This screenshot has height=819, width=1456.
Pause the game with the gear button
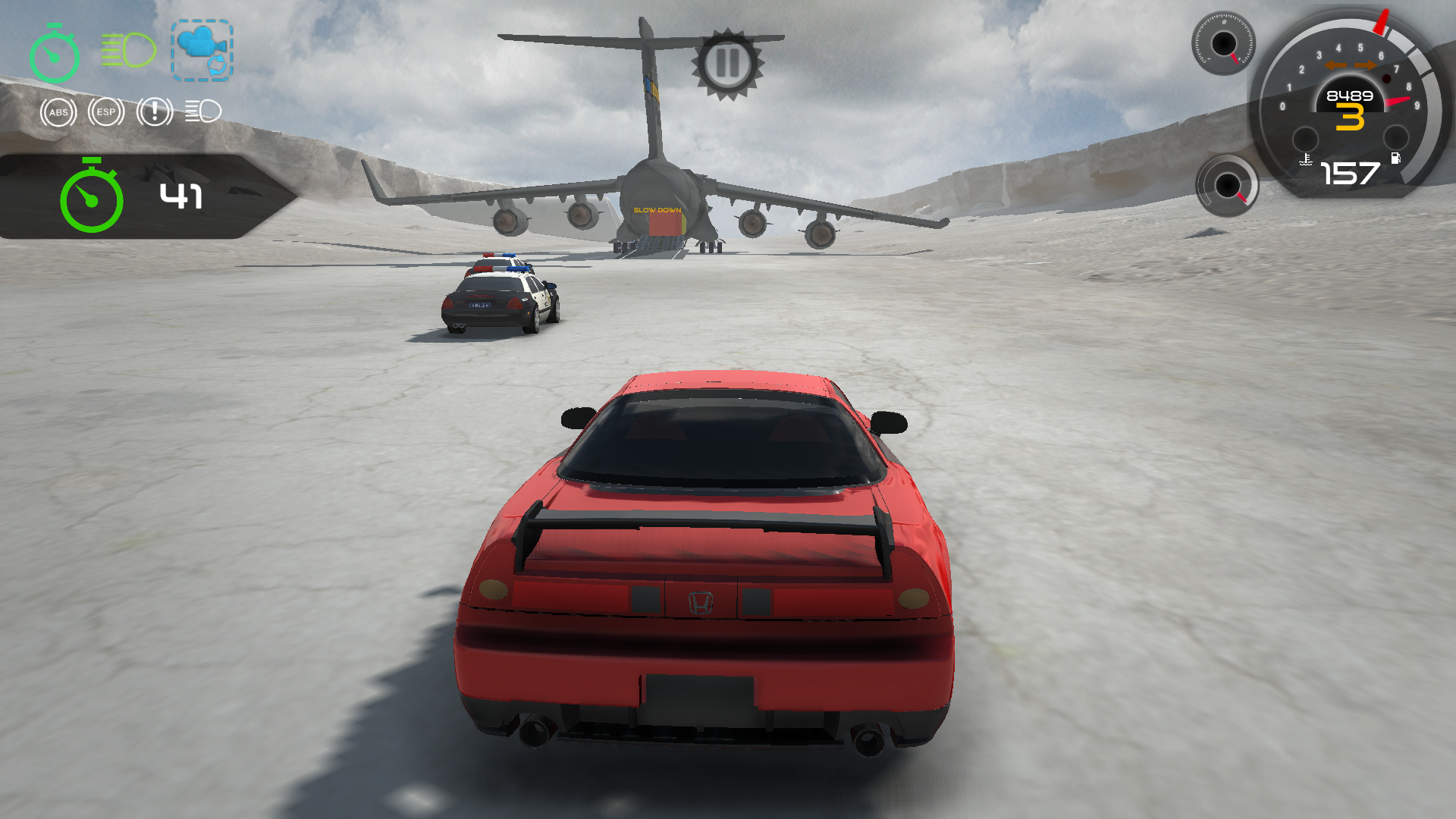(727, 64)
